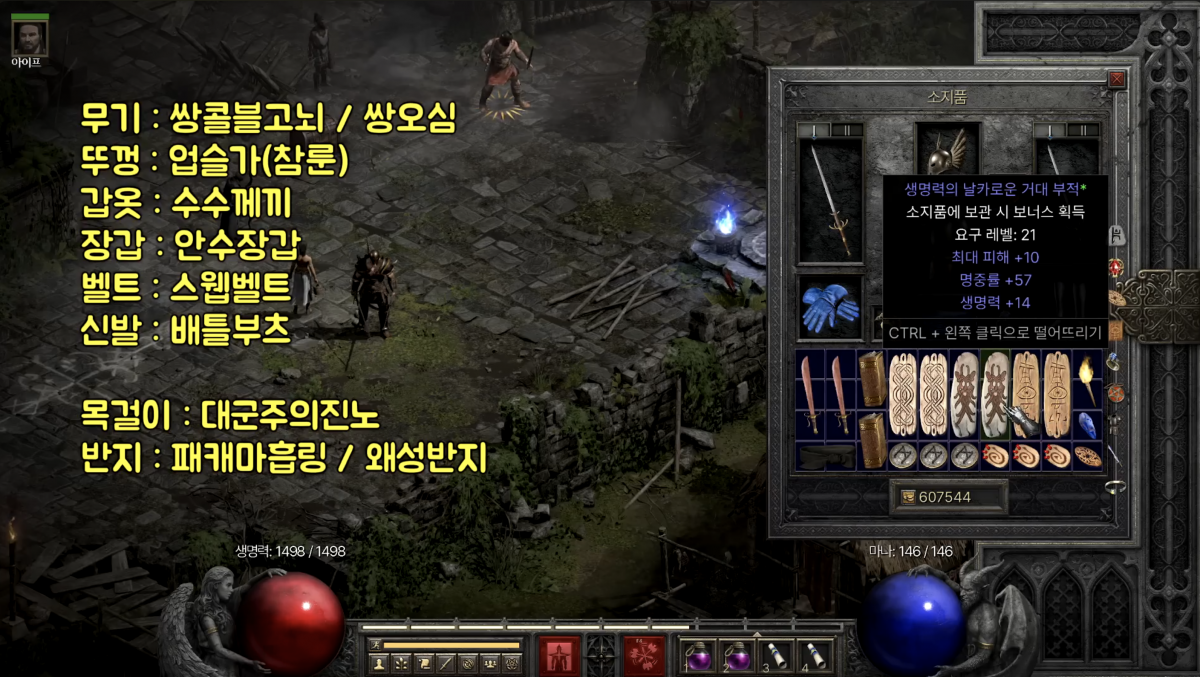Select the equipped blue gloves

coord(829,308)
